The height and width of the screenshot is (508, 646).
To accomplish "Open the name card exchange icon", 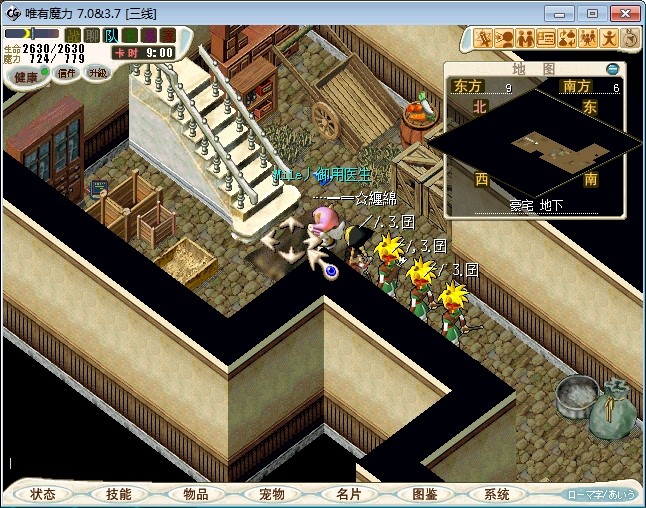I will point(546,39).
